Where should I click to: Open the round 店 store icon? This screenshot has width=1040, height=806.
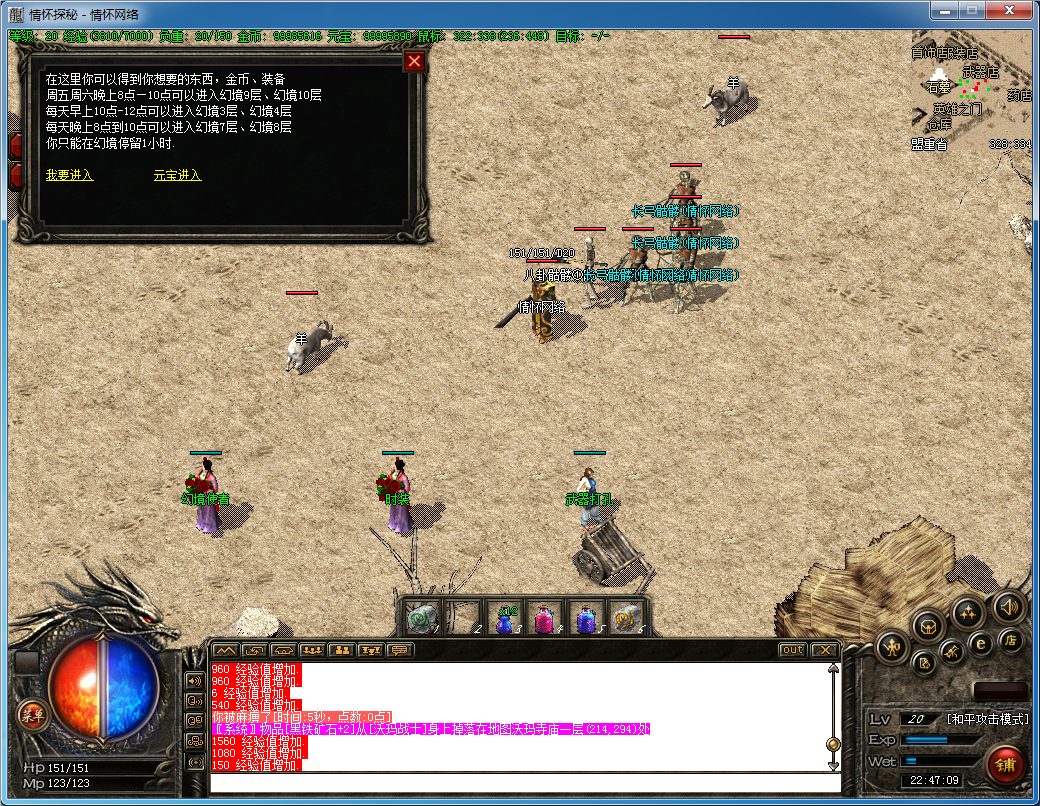(1011, 640)
